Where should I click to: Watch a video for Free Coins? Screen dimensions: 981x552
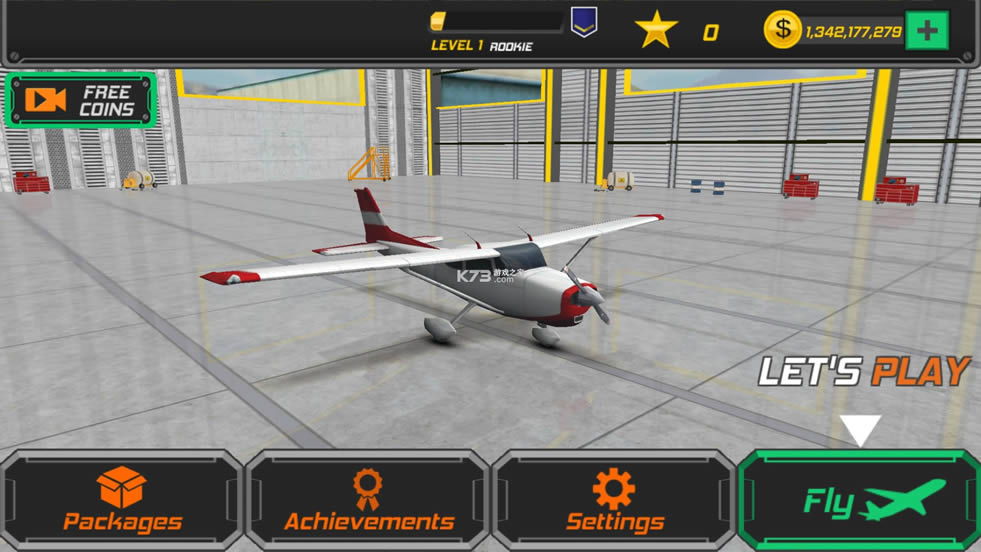(81, 100)
